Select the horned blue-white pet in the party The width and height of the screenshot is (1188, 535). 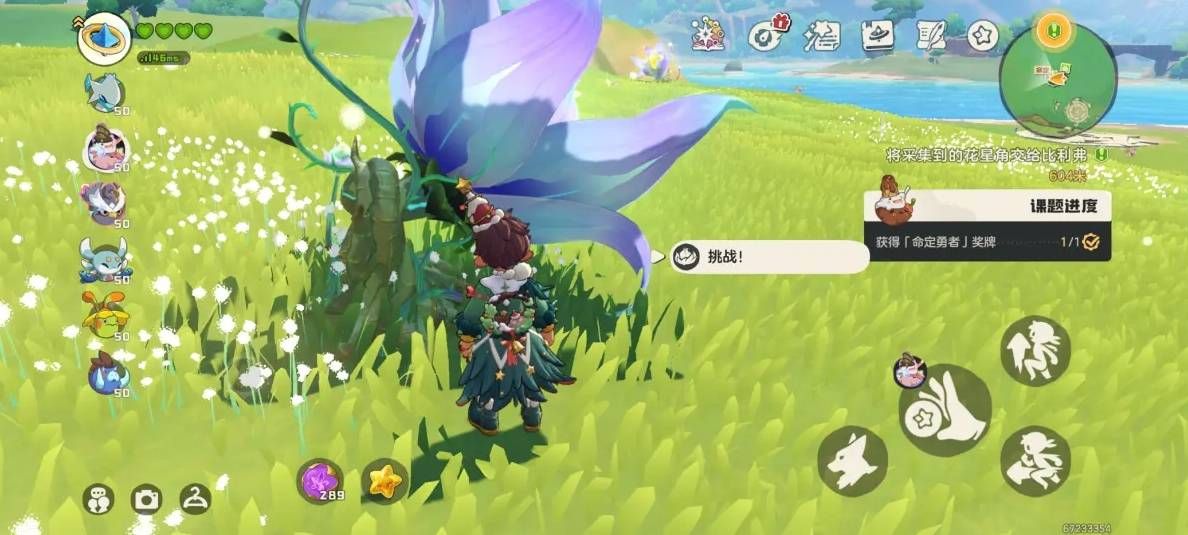pyautogui.click(x=104, y=260)
